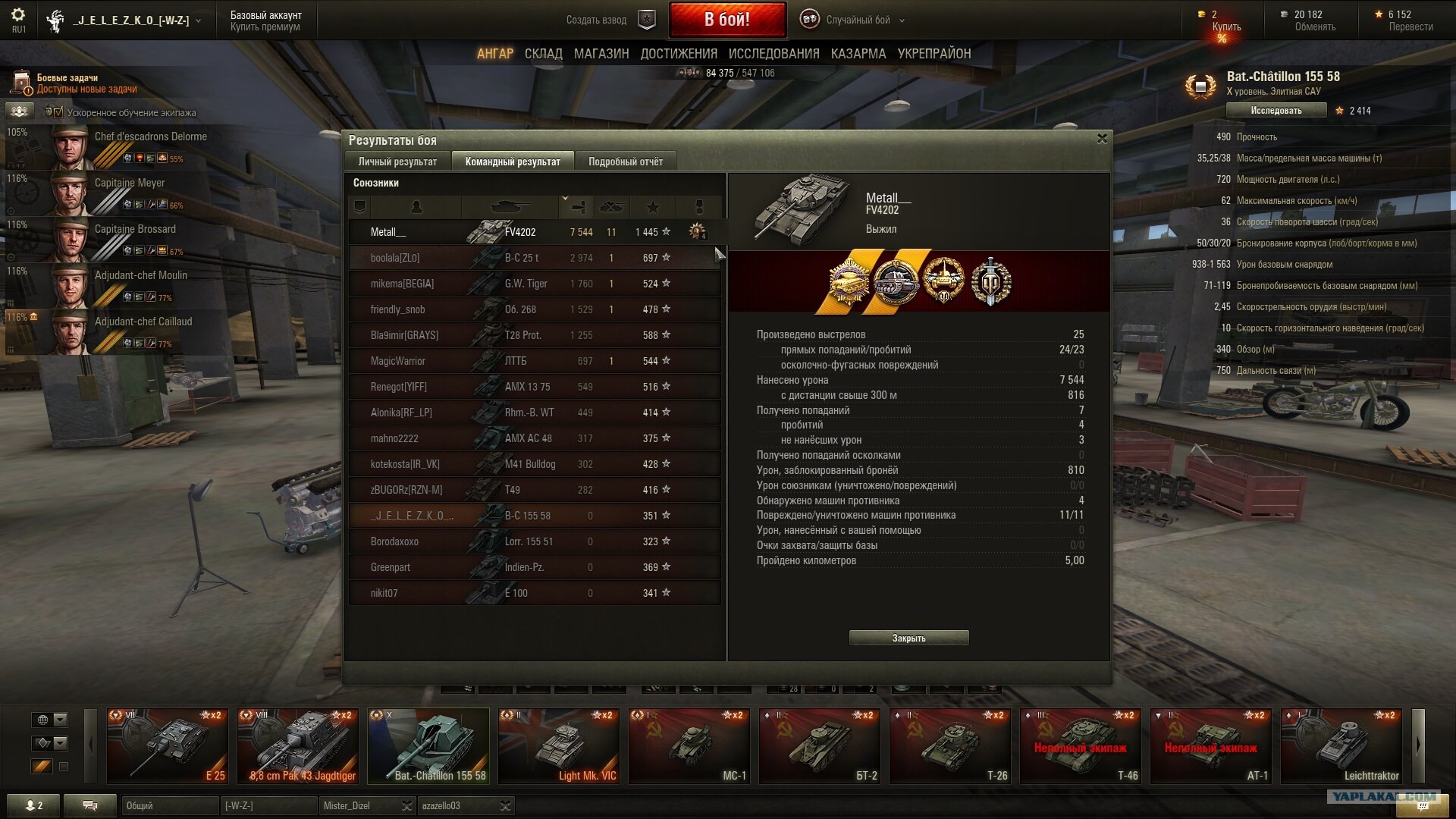Screen dimensions: 1456x819
Task: Open the Подробный отчёт tab
Action: (x=625, y=162)
